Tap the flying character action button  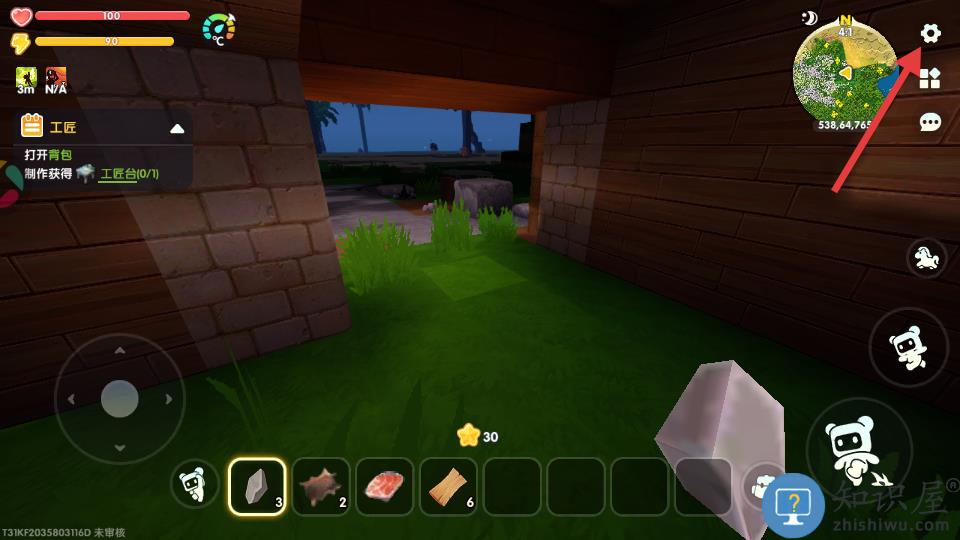(x=908, y=347)
